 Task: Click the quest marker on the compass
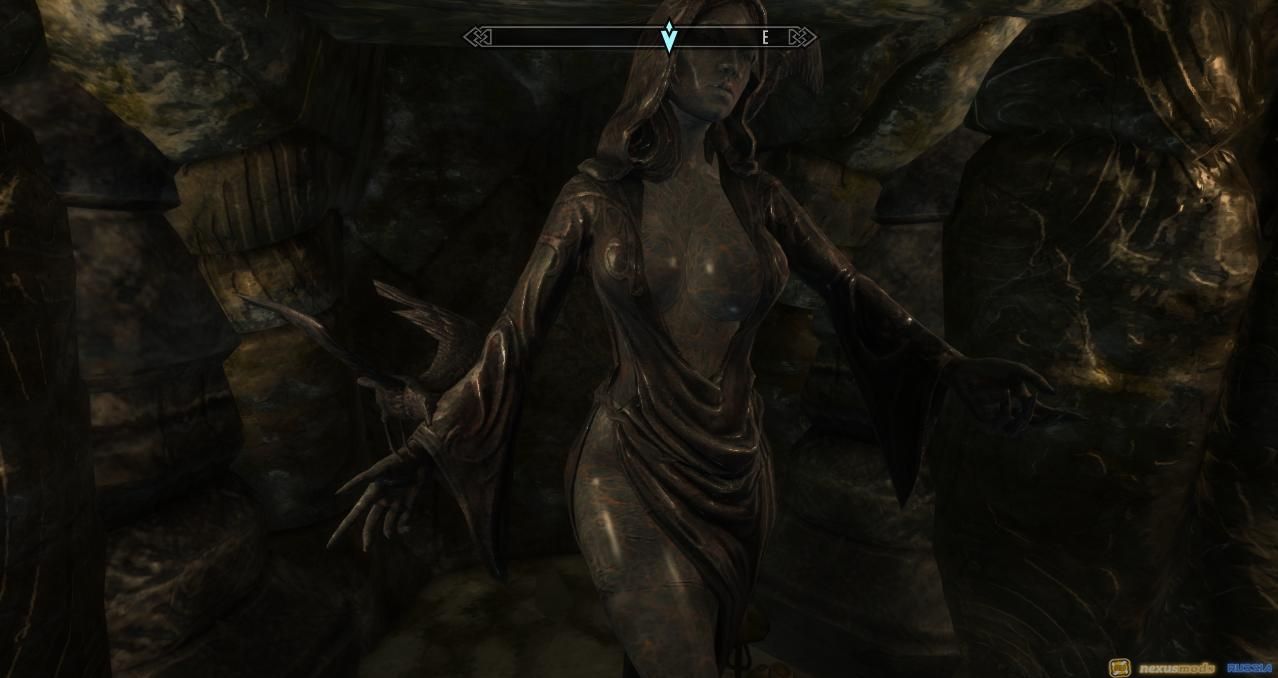point(669,37)
